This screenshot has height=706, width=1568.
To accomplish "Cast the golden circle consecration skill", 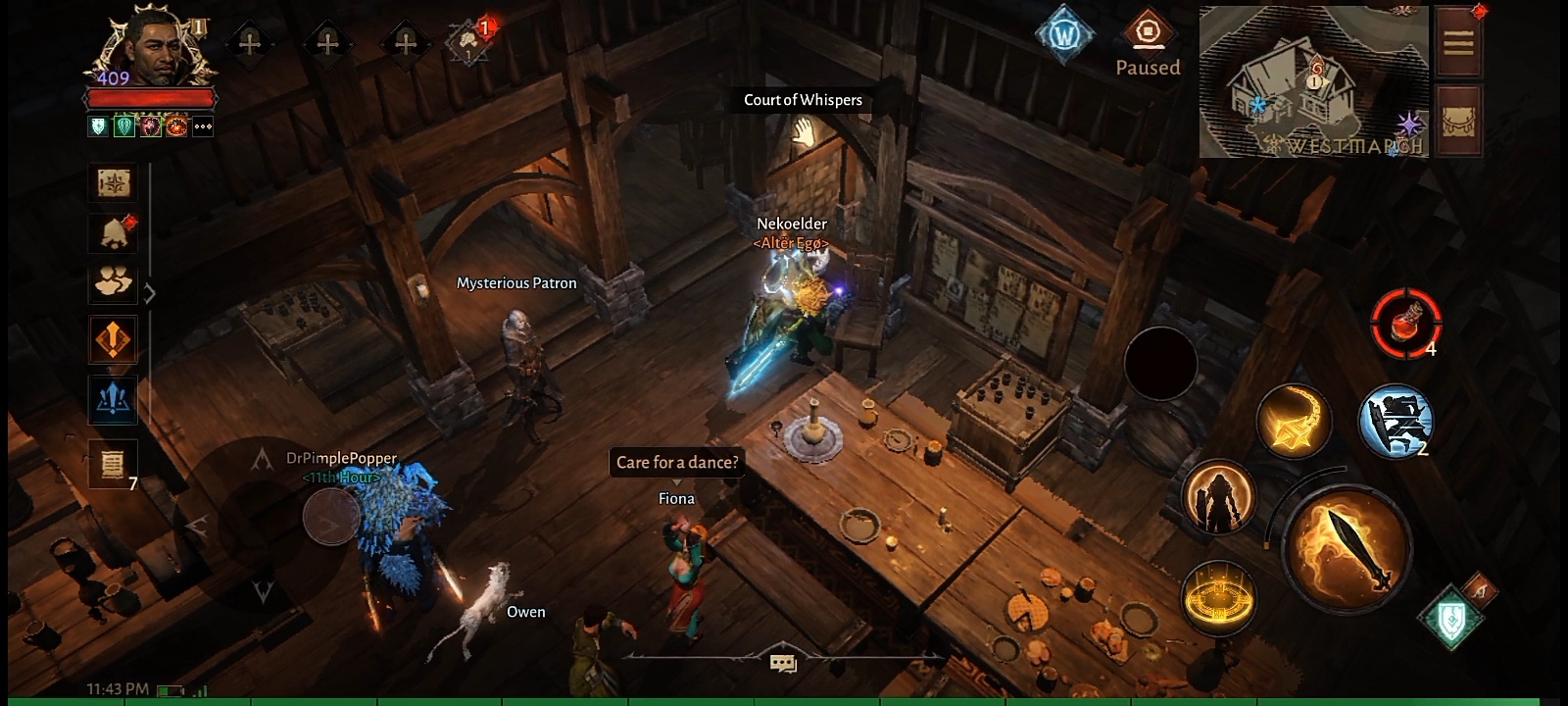I will pyautogui.click(x=1218, y=596).
